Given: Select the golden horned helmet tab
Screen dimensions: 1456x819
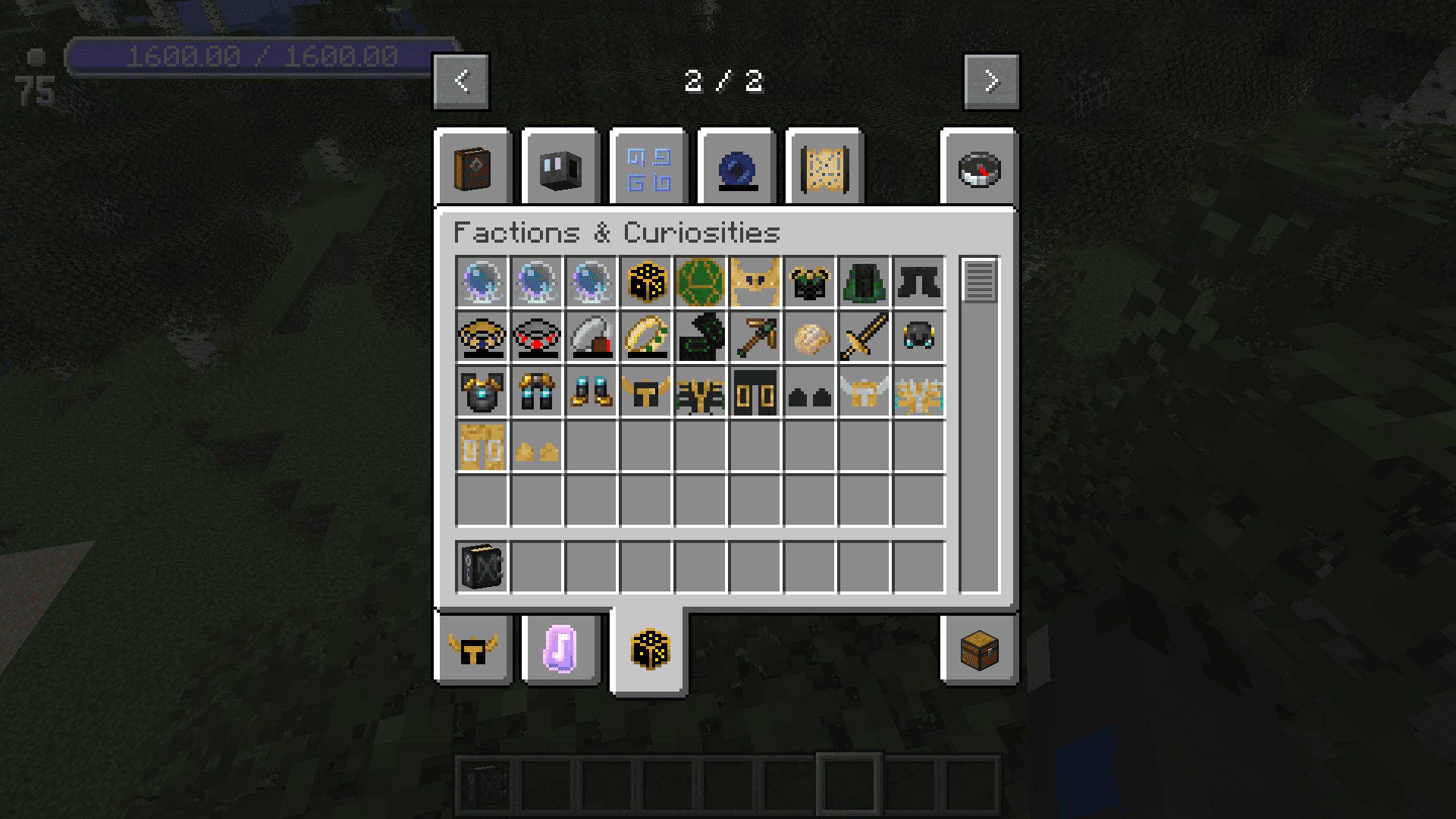Looking at the screenshot, I should coord(472,650).
